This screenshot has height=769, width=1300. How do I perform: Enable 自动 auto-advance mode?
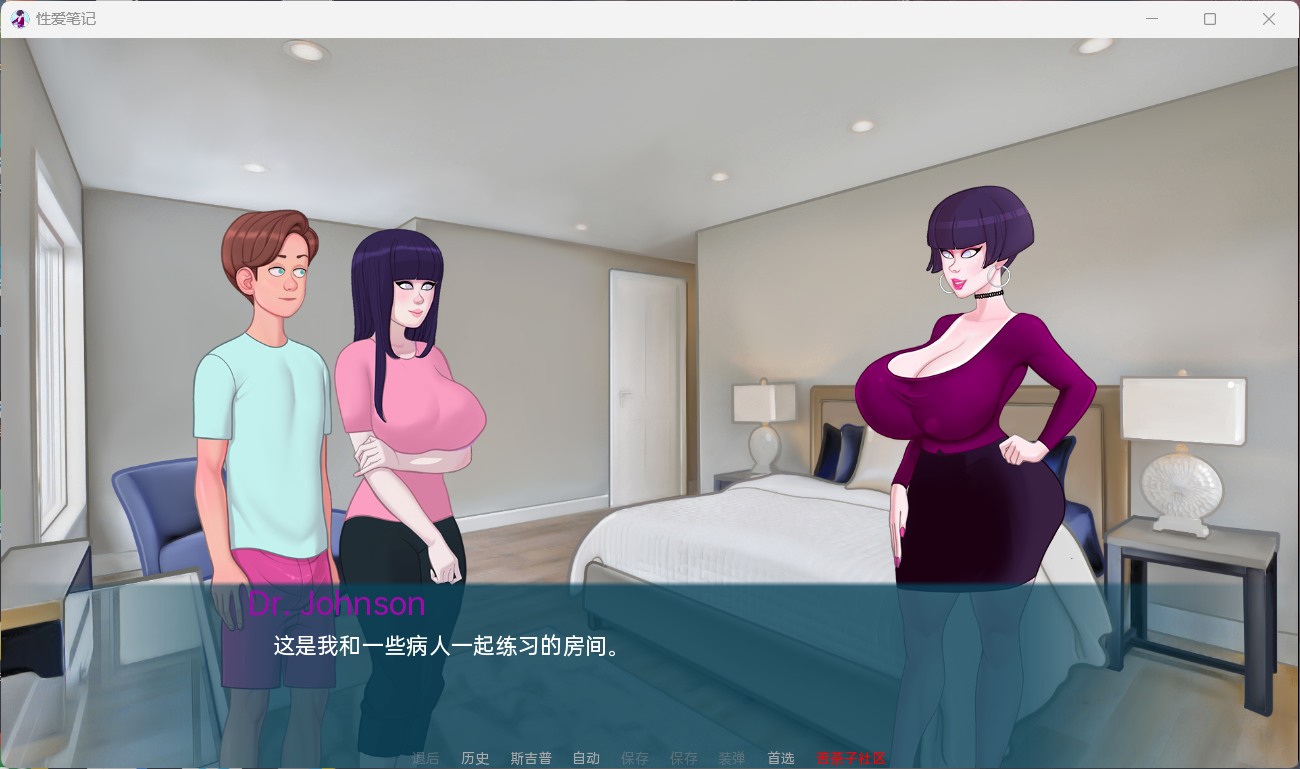tap(586, 758)
